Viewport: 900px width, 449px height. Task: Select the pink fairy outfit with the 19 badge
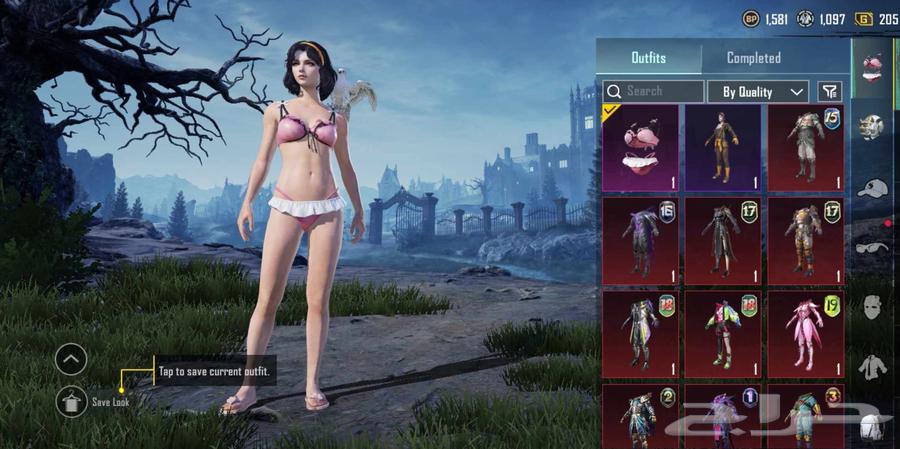805,334
